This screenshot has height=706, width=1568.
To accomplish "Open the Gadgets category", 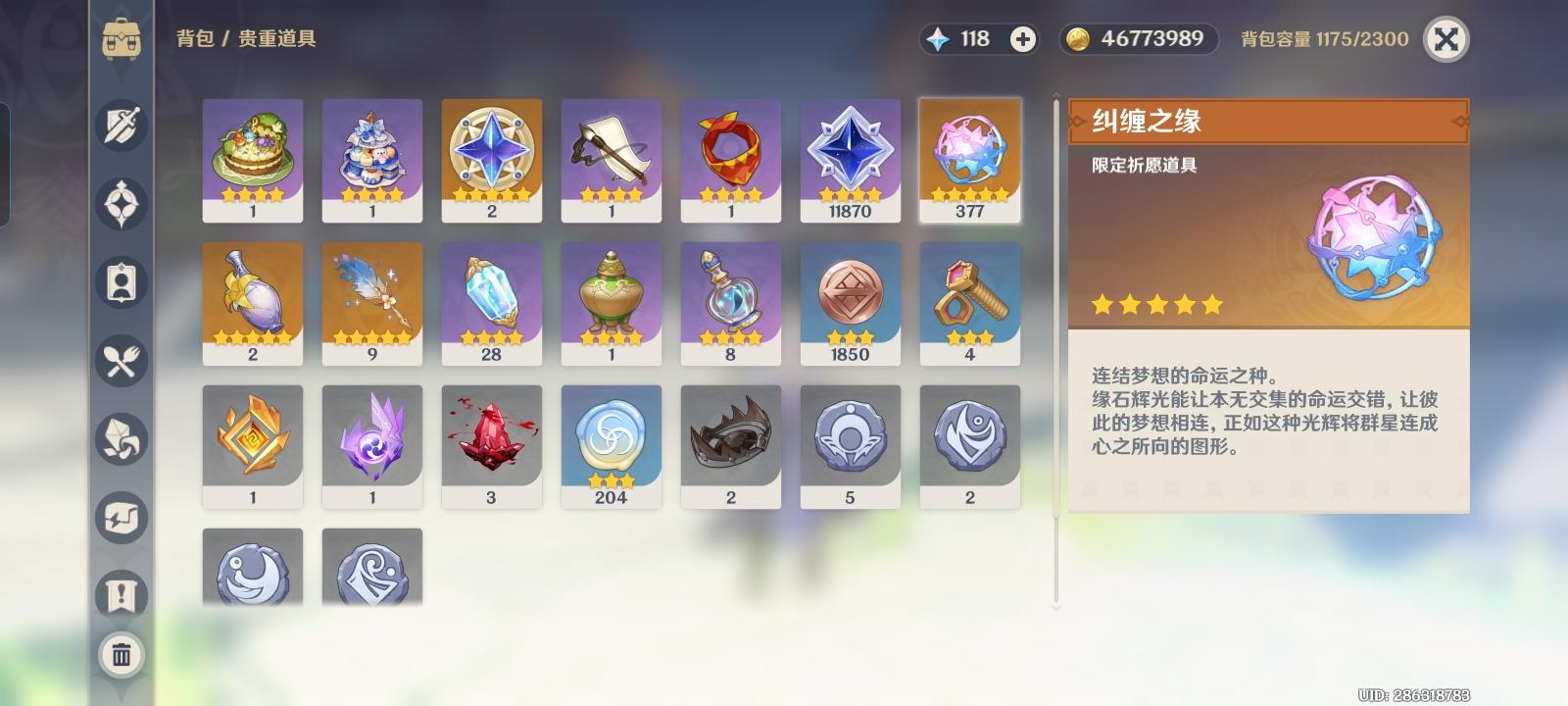I will pyautogui.click(x=121, y=518).
